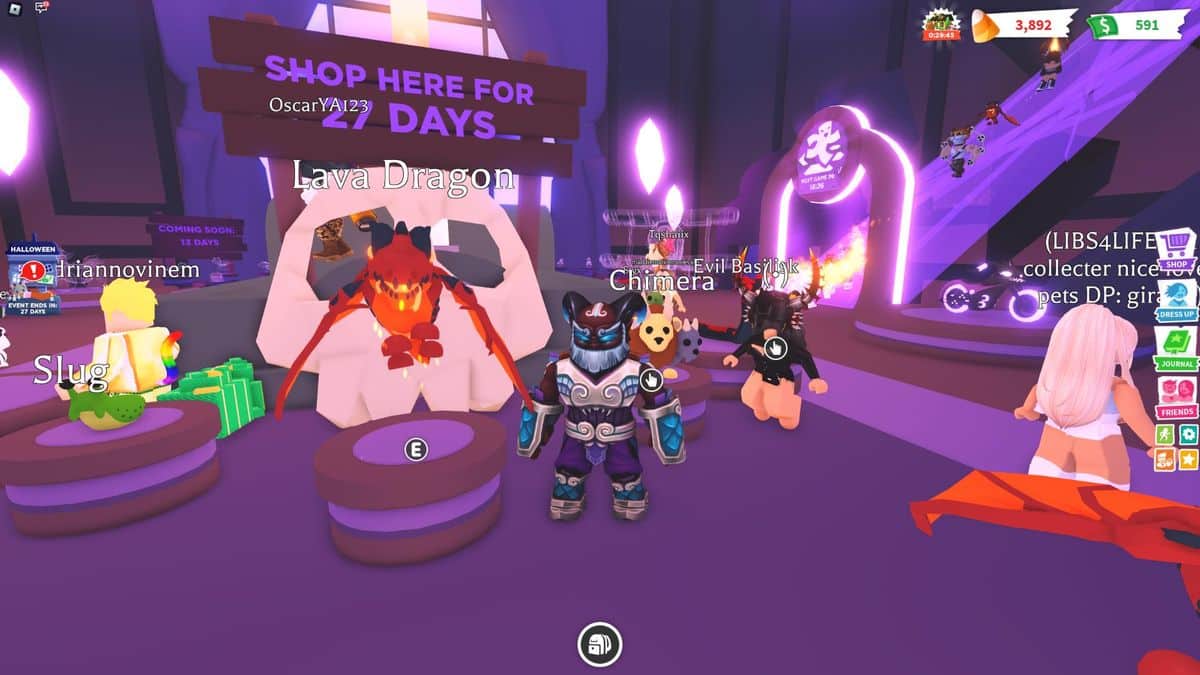Click the daily reward timer badge
This screenshot has width=1200, height=675.
pos(941,24)
